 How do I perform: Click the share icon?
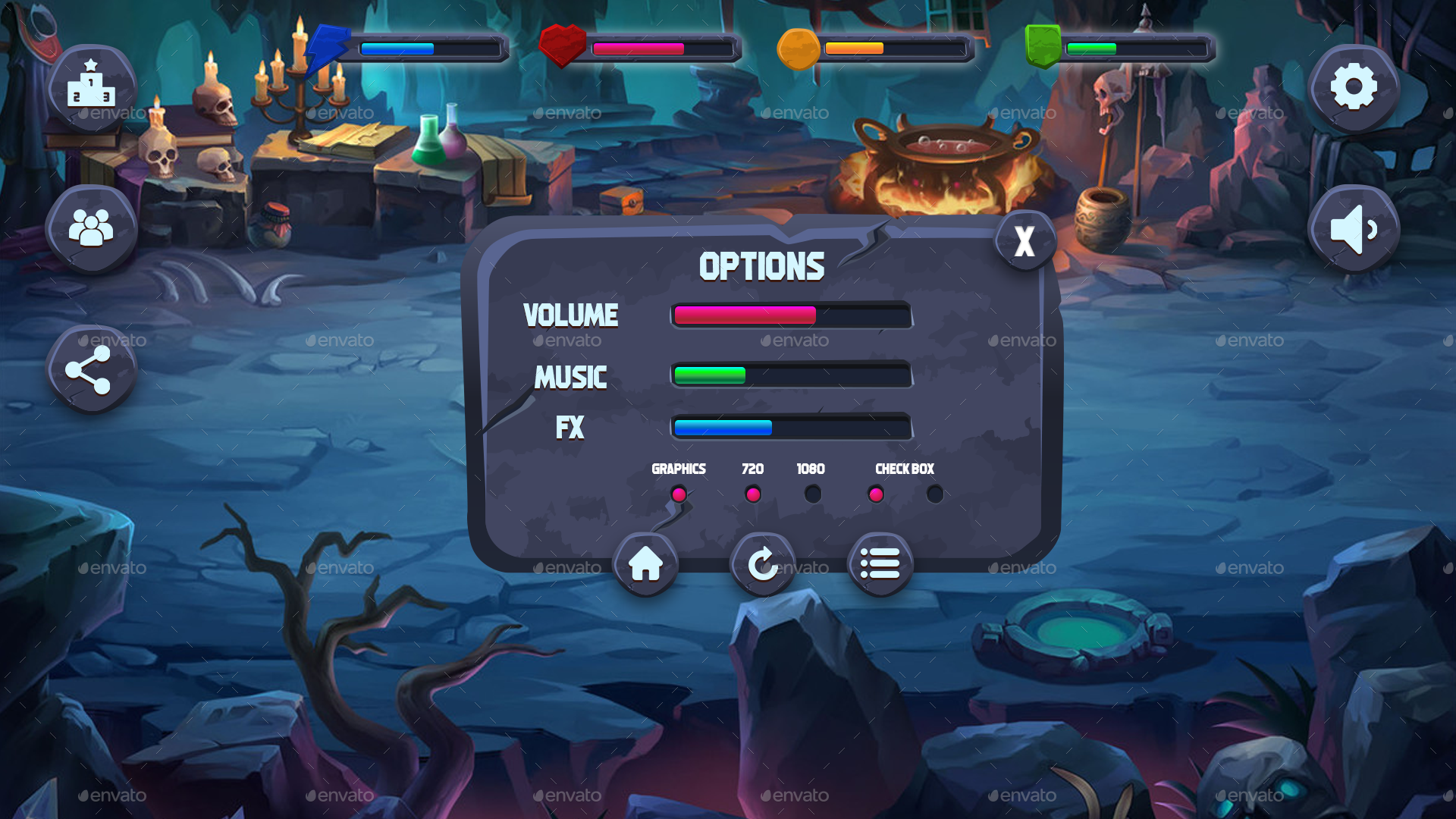click(x=91, y=369)
